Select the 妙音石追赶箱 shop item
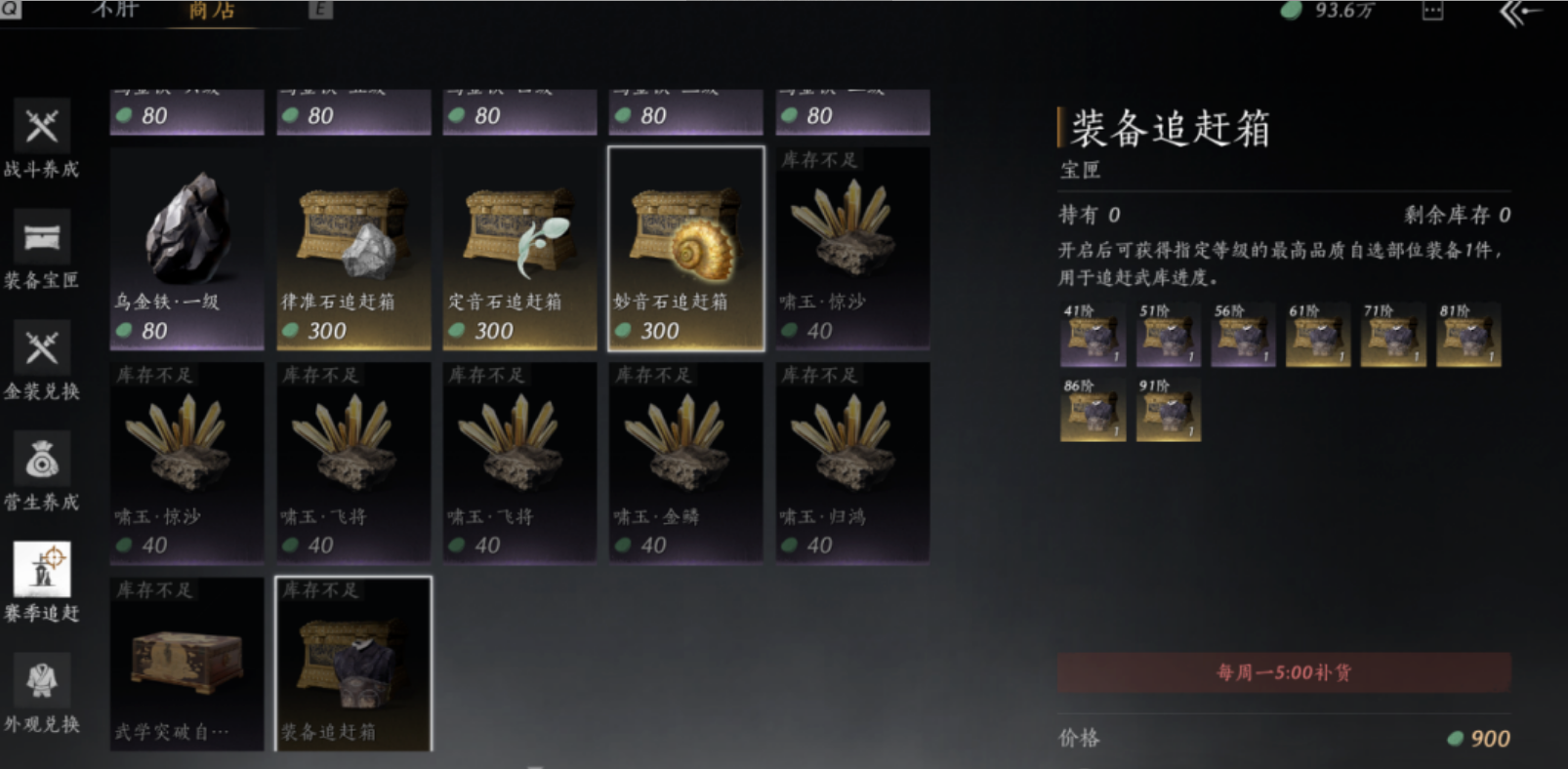Screen dimensions: 1568x769 pyautogui.click(x=684, y=244)
